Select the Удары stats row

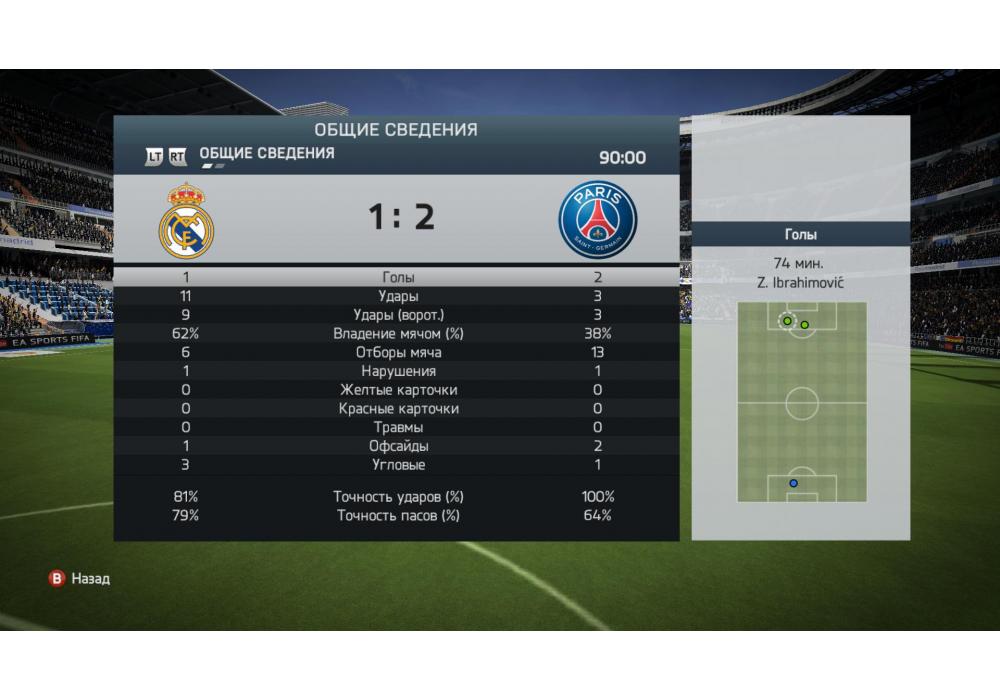click(397, 296)
